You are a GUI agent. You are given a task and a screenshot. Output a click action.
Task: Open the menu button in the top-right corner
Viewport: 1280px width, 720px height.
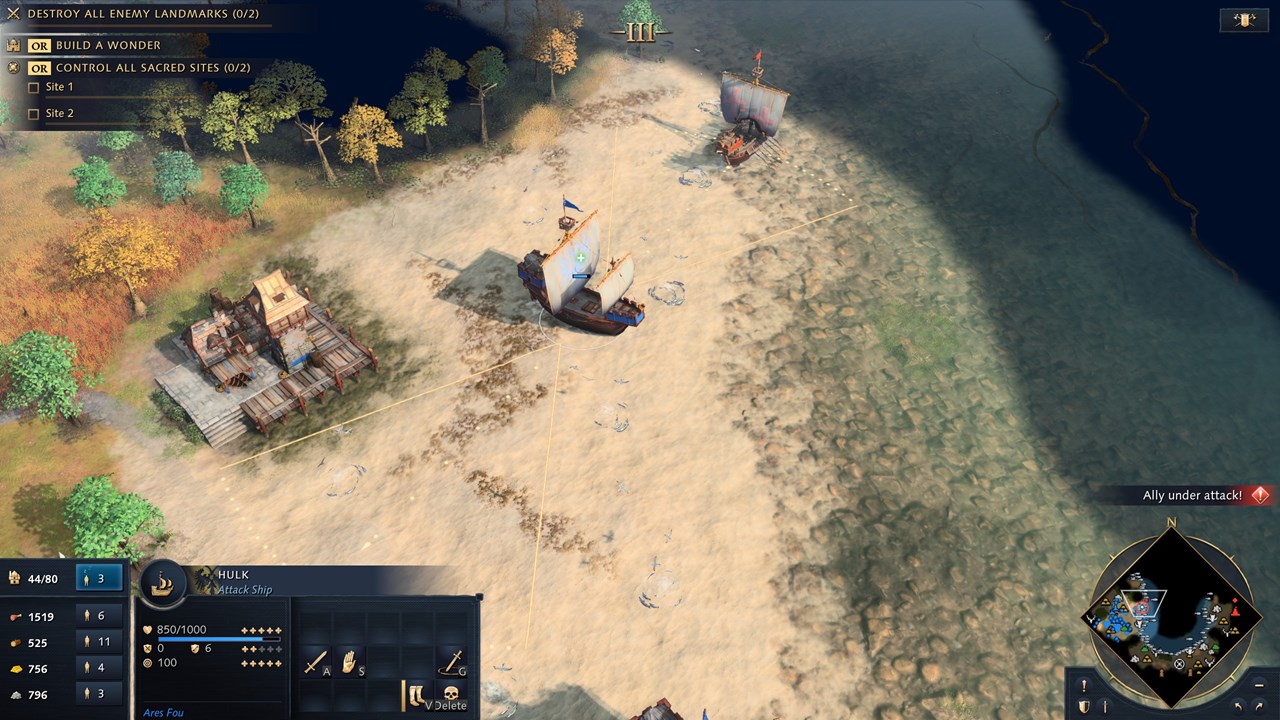[1244, 20]
